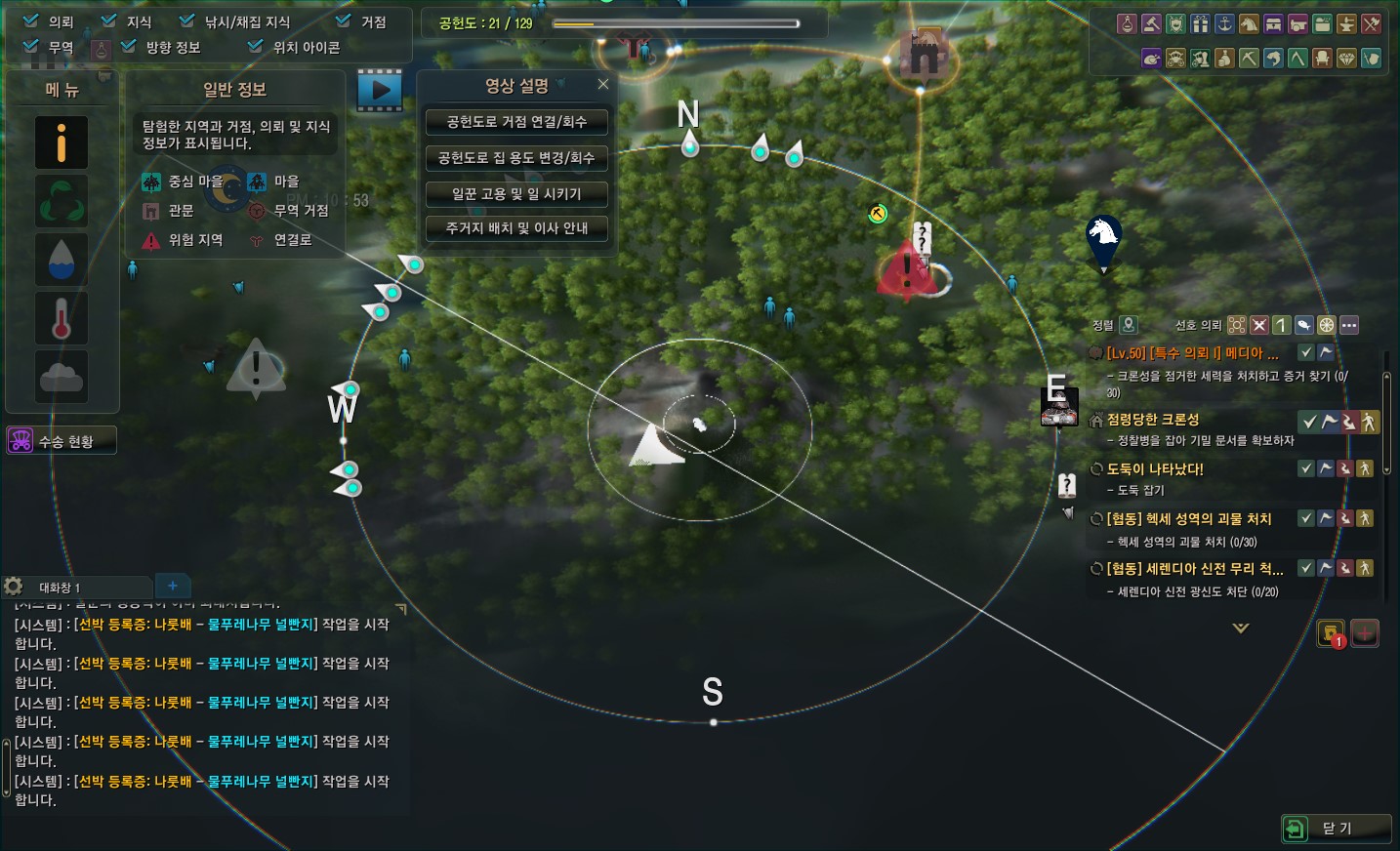1400x851 pixels.
Task: Select the thermometer temperature map icon
Action: click(x=62, y=318)
